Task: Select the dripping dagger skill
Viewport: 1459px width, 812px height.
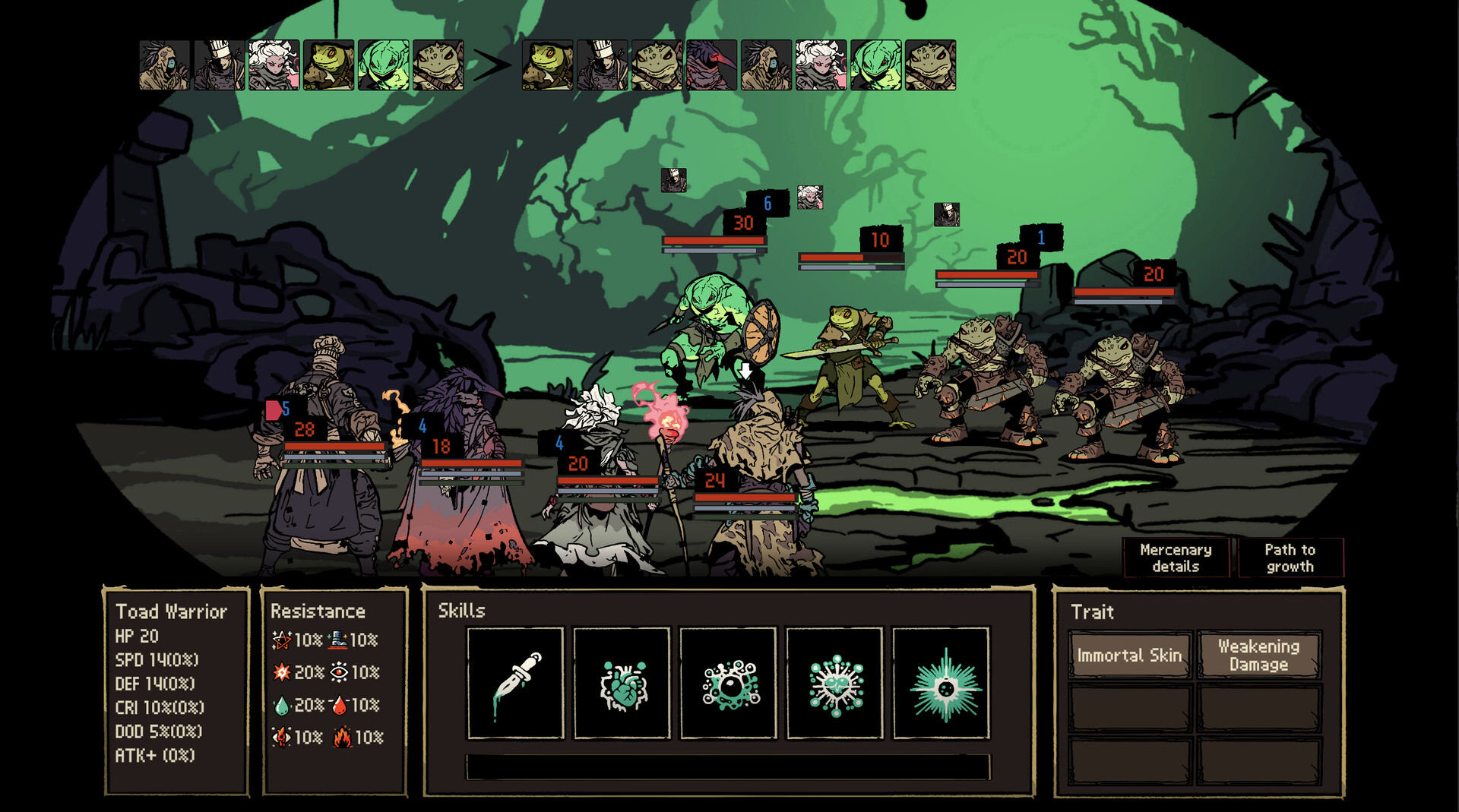Action: [x=514, y=681]
